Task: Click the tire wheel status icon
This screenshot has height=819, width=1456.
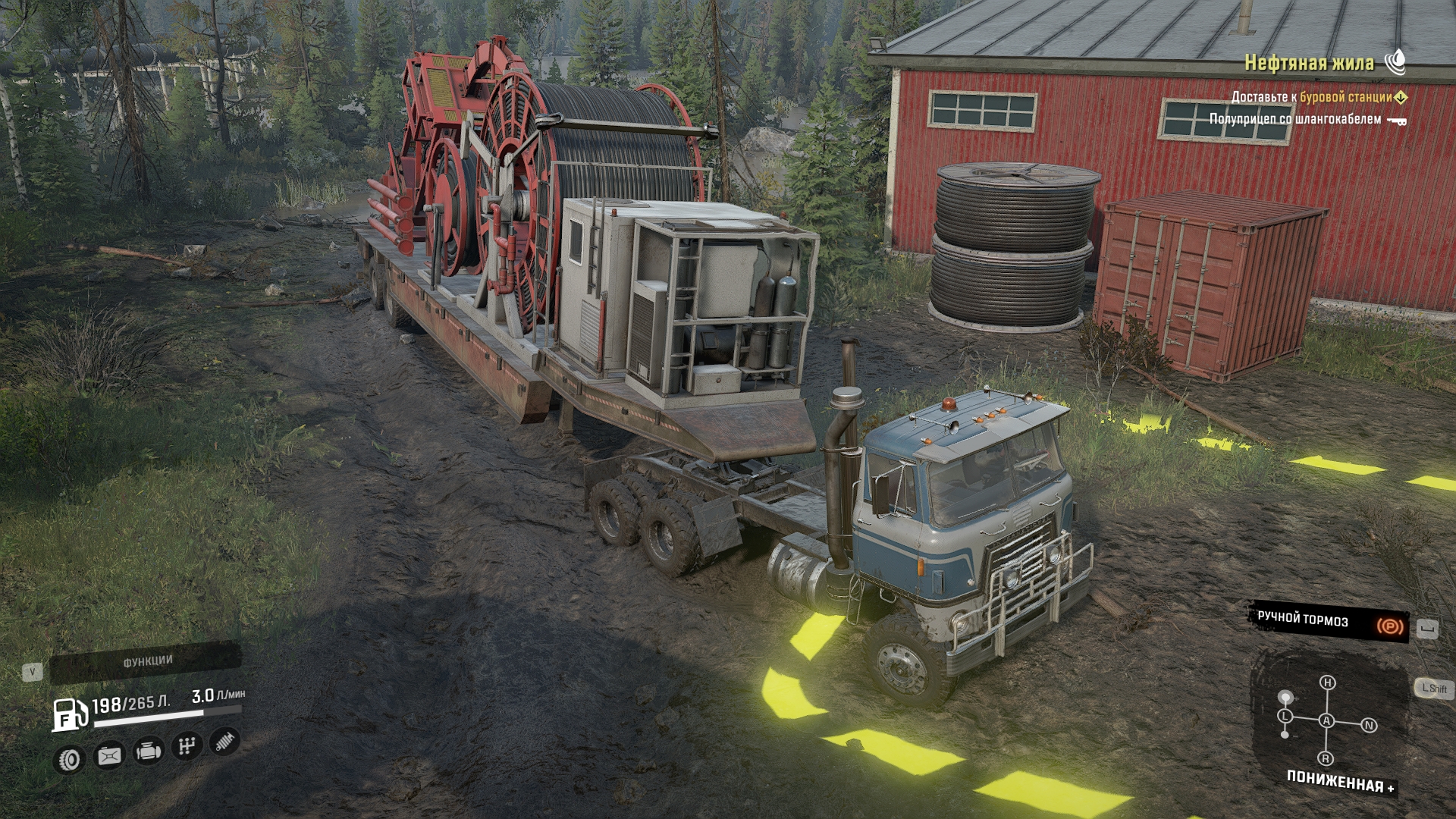Action: point(70,759)
